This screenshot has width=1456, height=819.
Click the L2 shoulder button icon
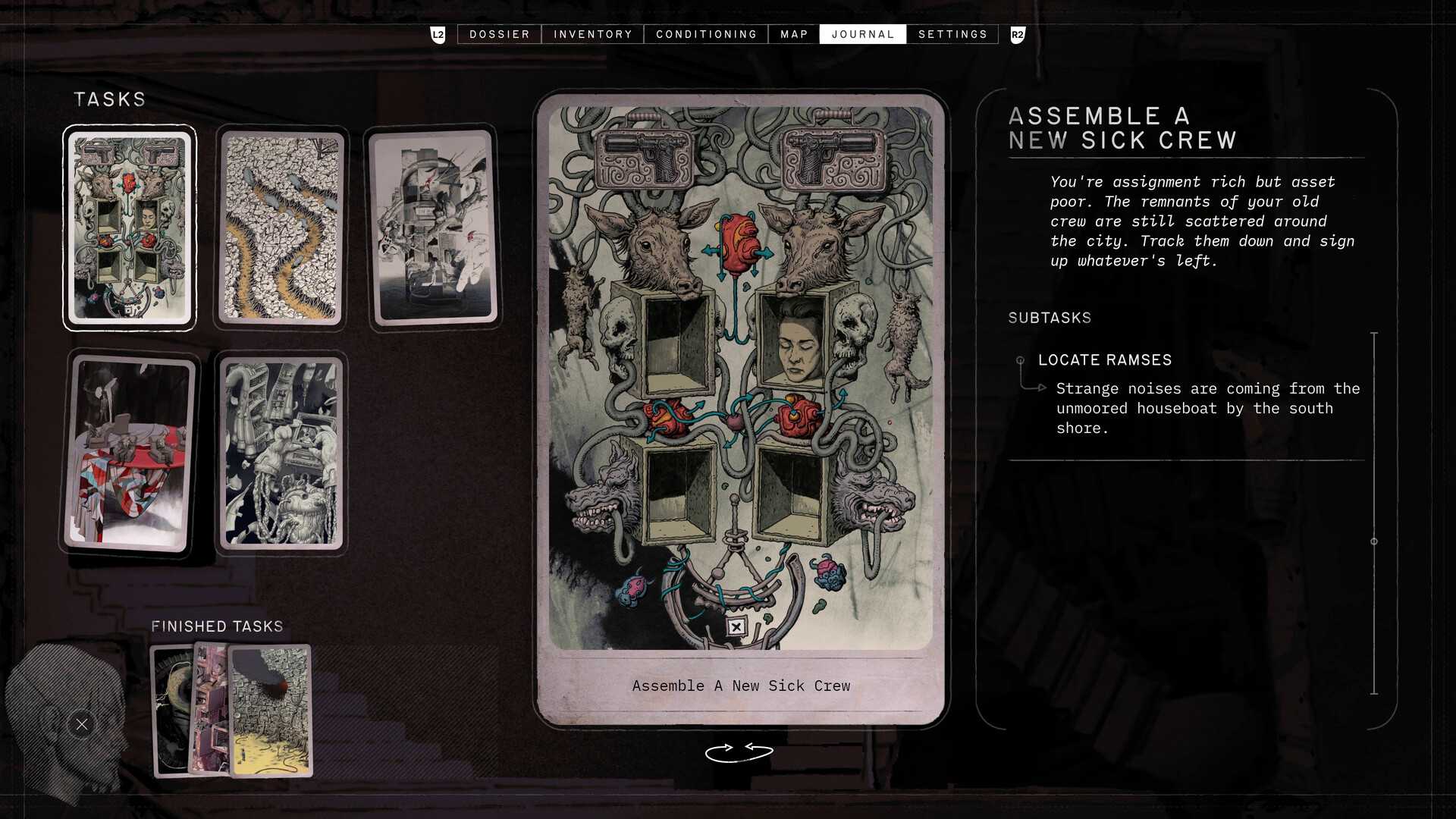437,33
